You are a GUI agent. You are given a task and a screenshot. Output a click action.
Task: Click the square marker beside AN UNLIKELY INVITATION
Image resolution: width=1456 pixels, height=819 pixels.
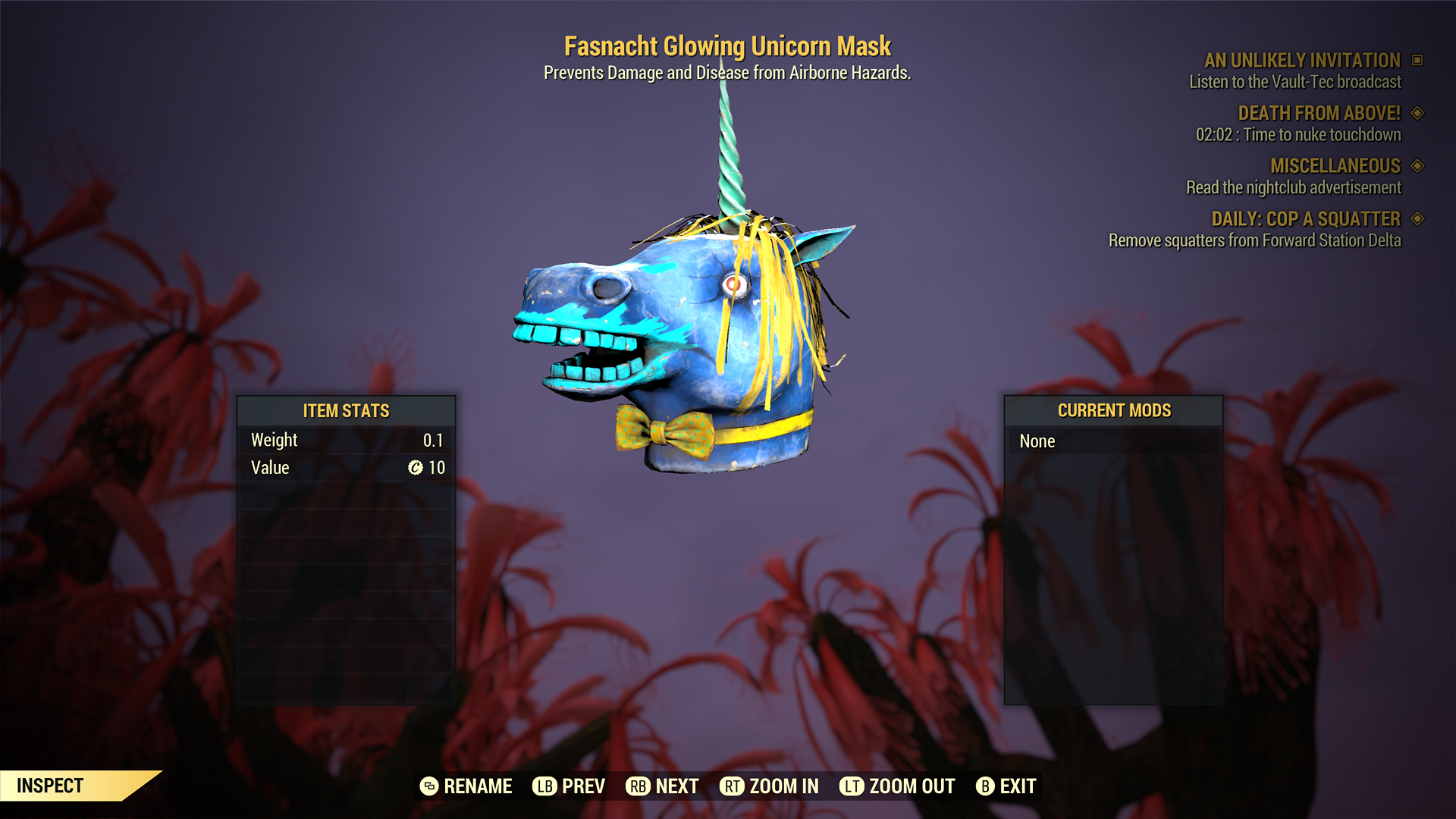tap(1417, 61)
